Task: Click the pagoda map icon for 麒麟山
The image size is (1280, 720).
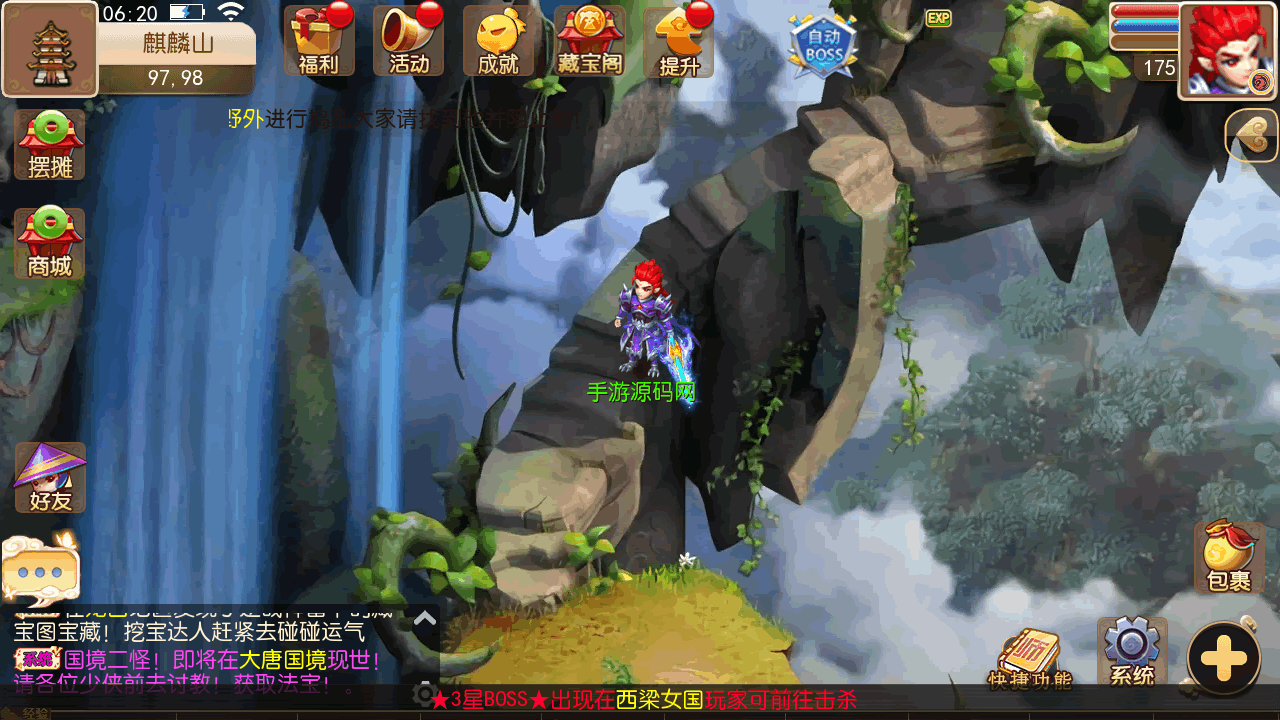Action: 49,49
